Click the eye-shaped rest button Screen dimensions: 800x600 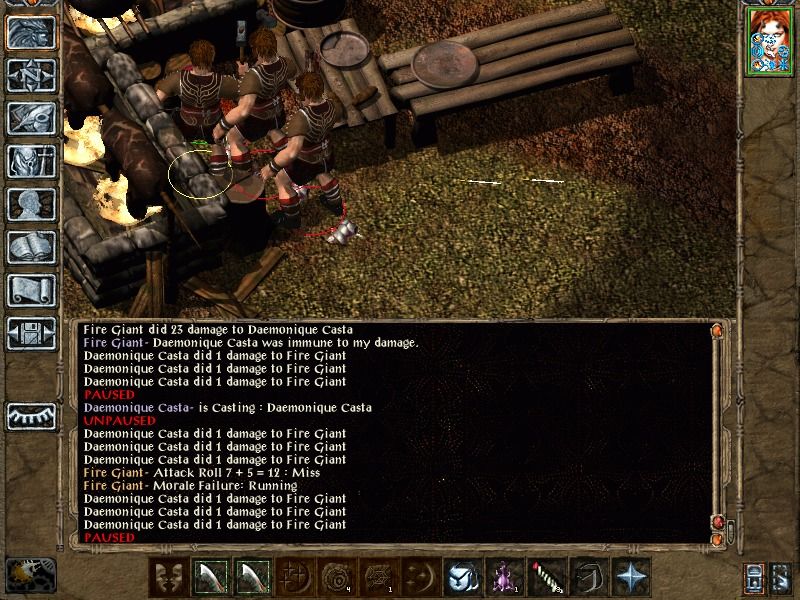coord(31,415)
